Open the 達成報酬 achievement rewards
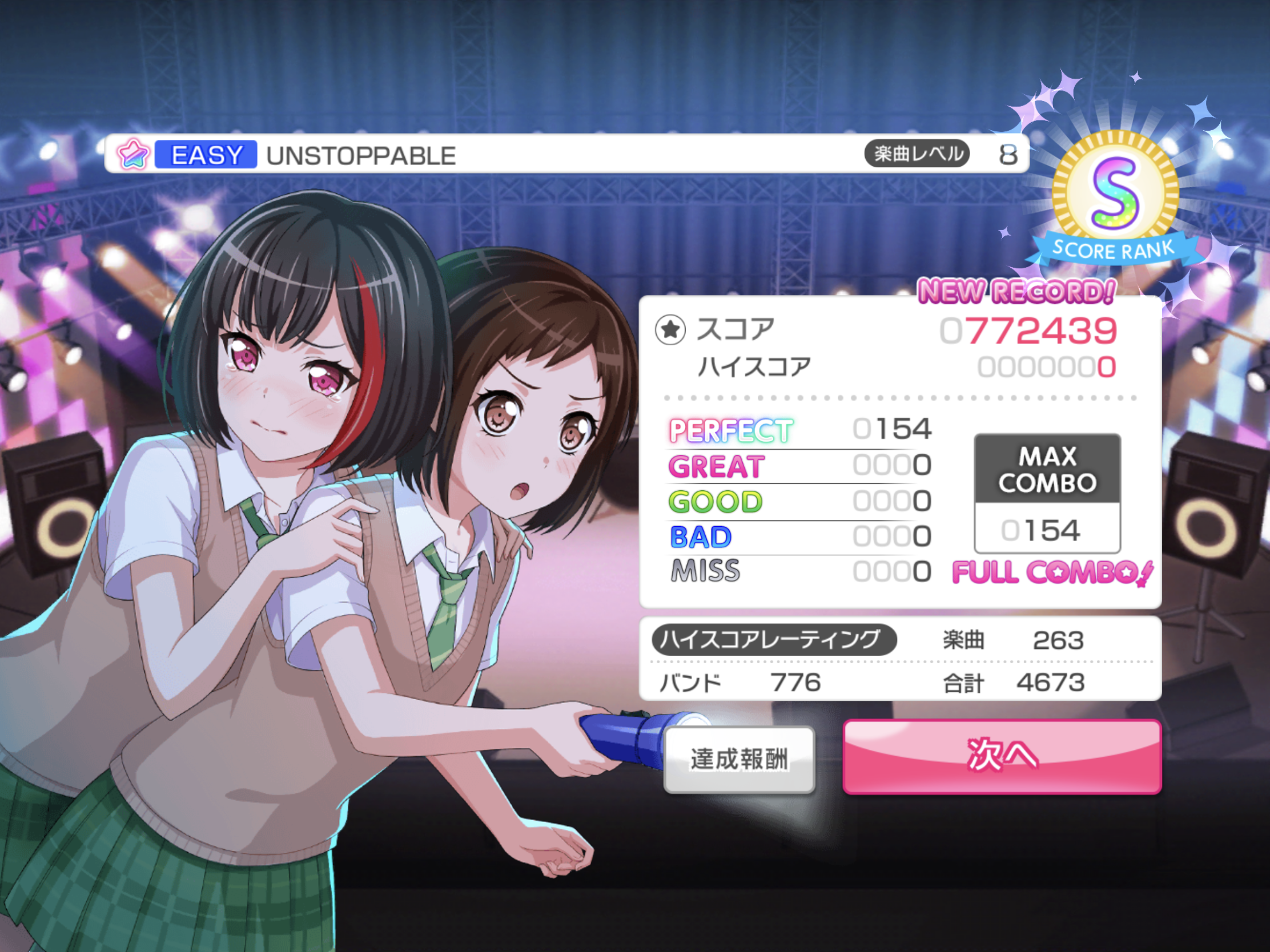Screen dimensions: 1270x952 pyautogui.click(x=739, y=760)
